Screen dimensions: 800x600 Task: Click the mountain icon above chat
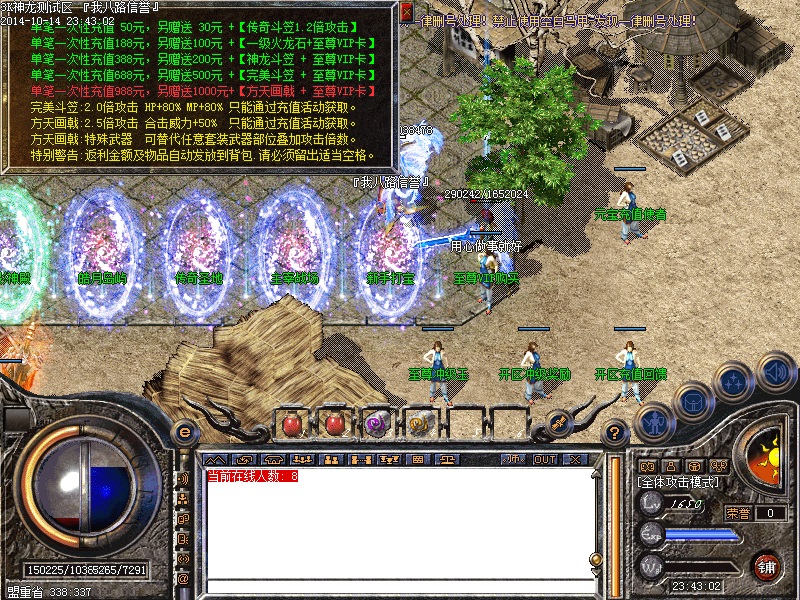[x=214, y=459]
